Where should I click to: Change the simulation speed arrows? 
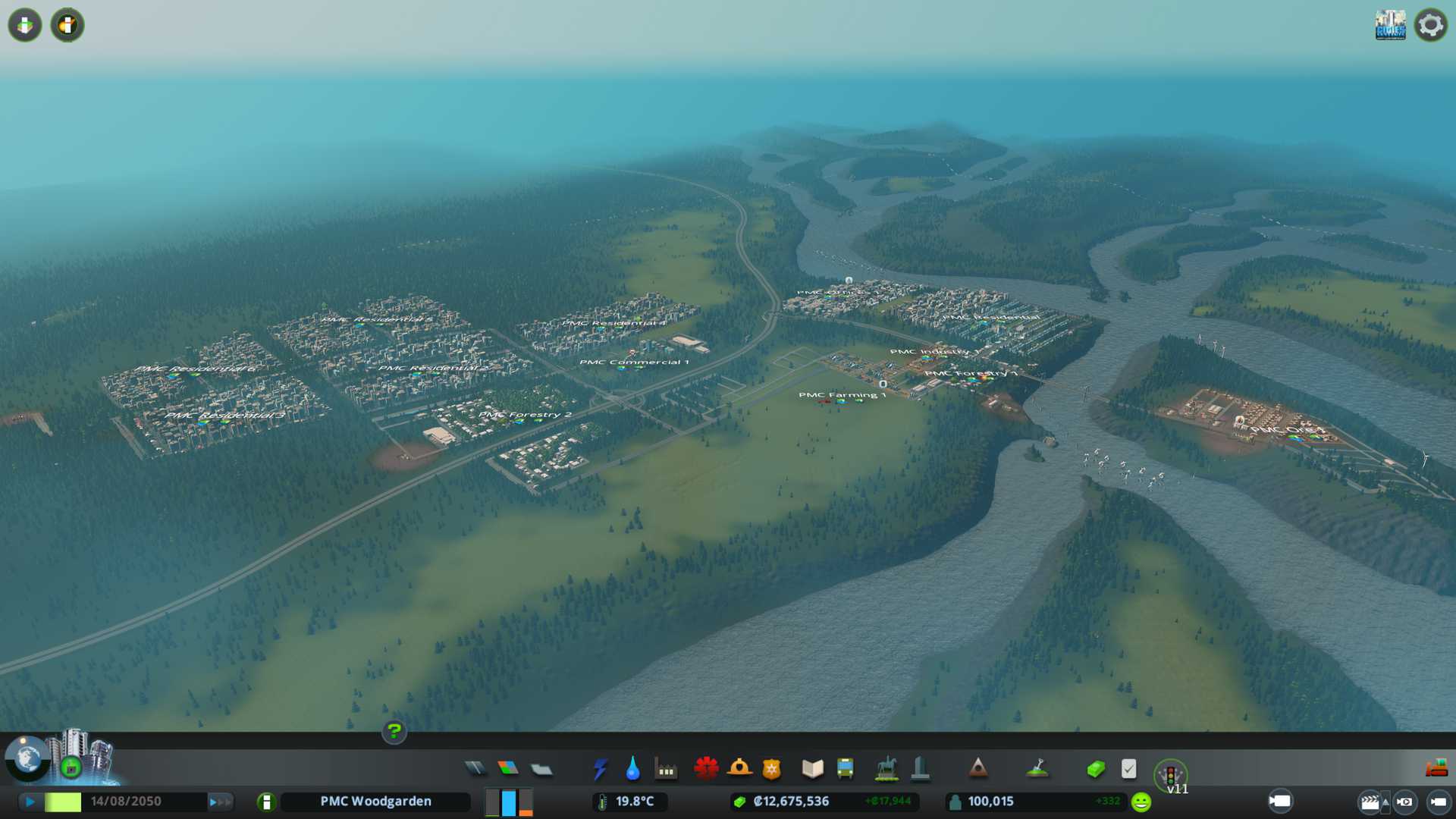point(220,802)
